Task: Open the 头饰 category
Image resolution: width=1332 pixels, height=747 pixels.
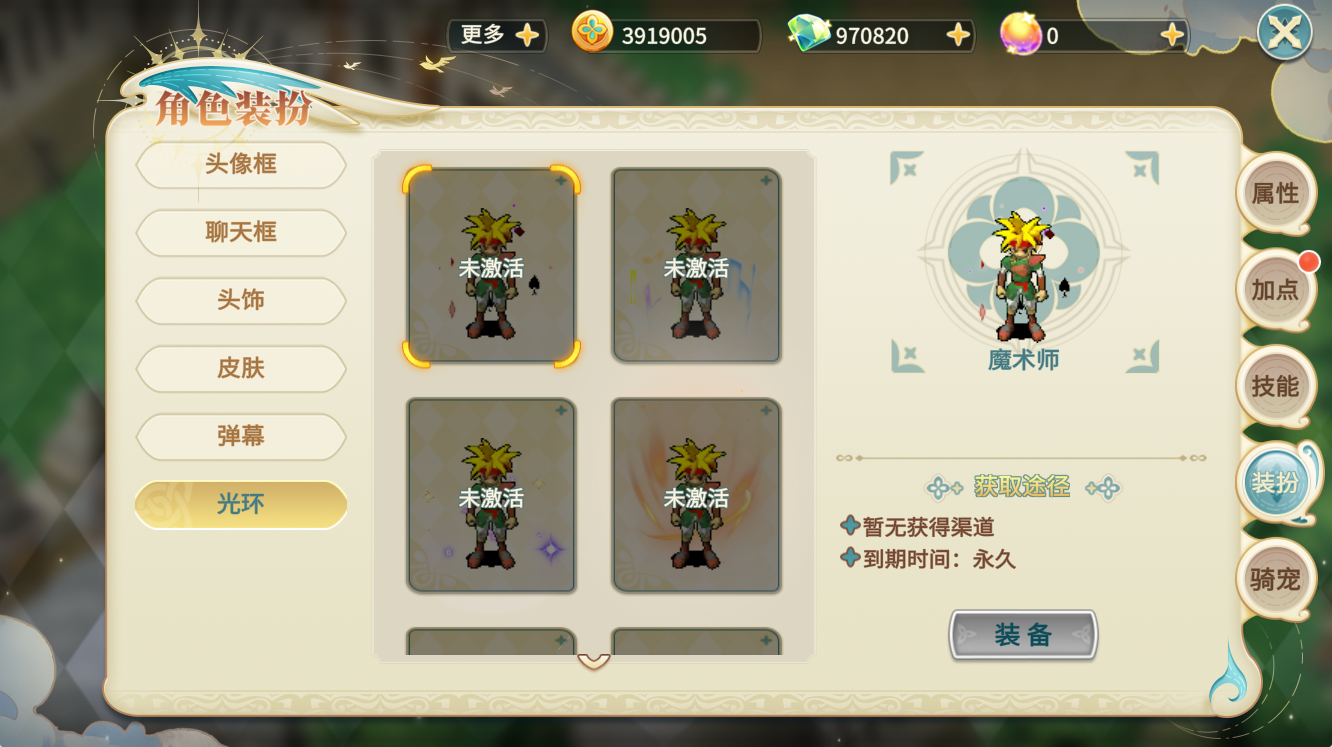Action: 241,300
